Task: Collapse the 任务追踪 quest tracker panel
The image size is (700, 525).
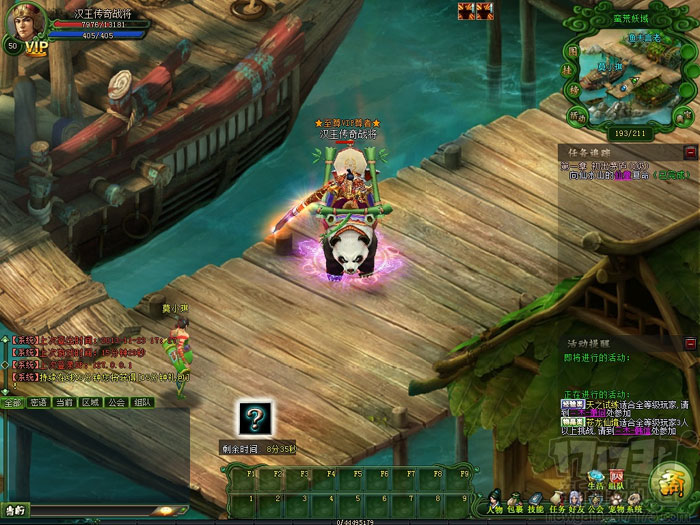Action: coord(690,152)
